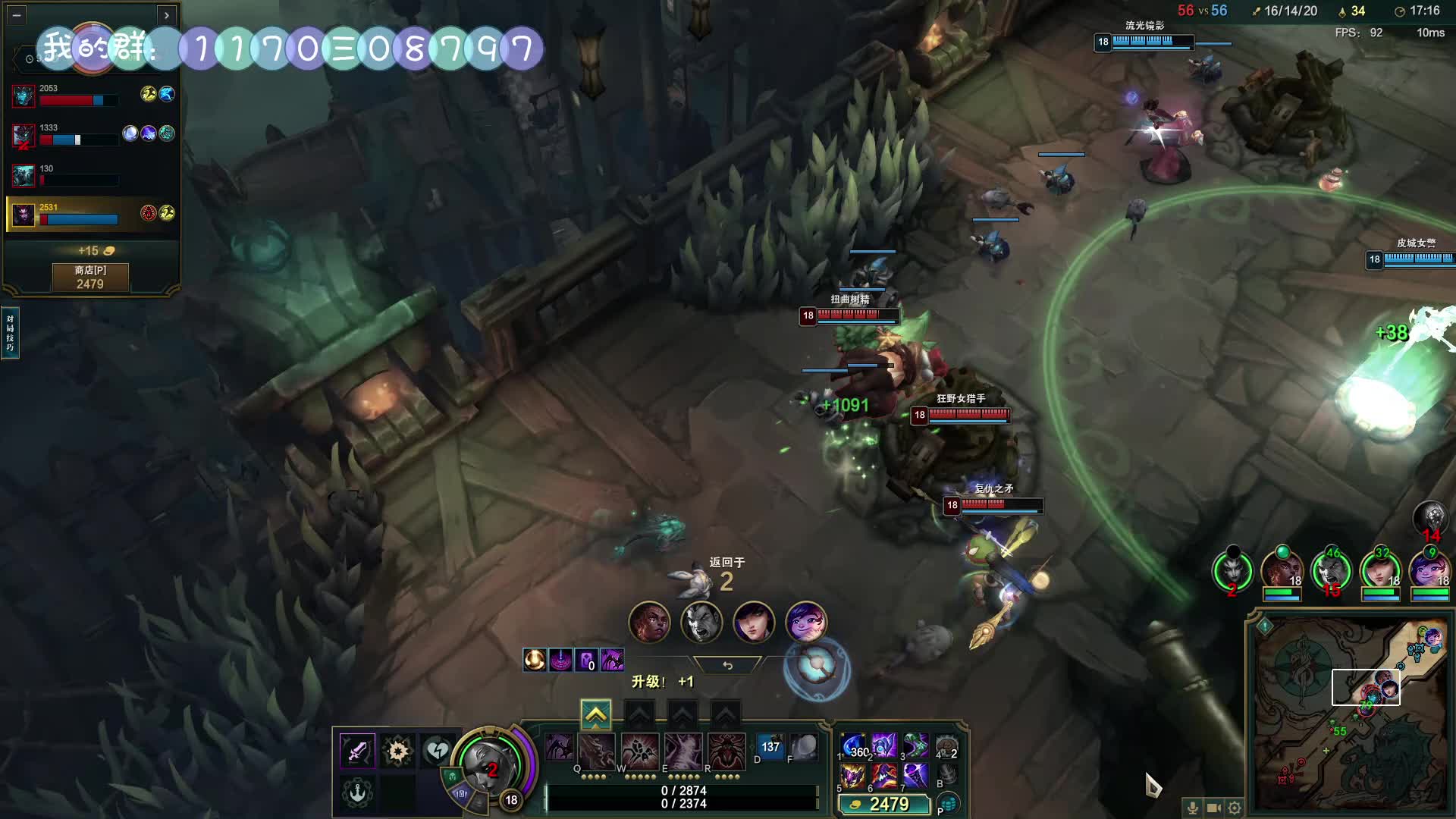Toggle the microphone button beside the minimap
The image size is (1456, 819).
1193,808
